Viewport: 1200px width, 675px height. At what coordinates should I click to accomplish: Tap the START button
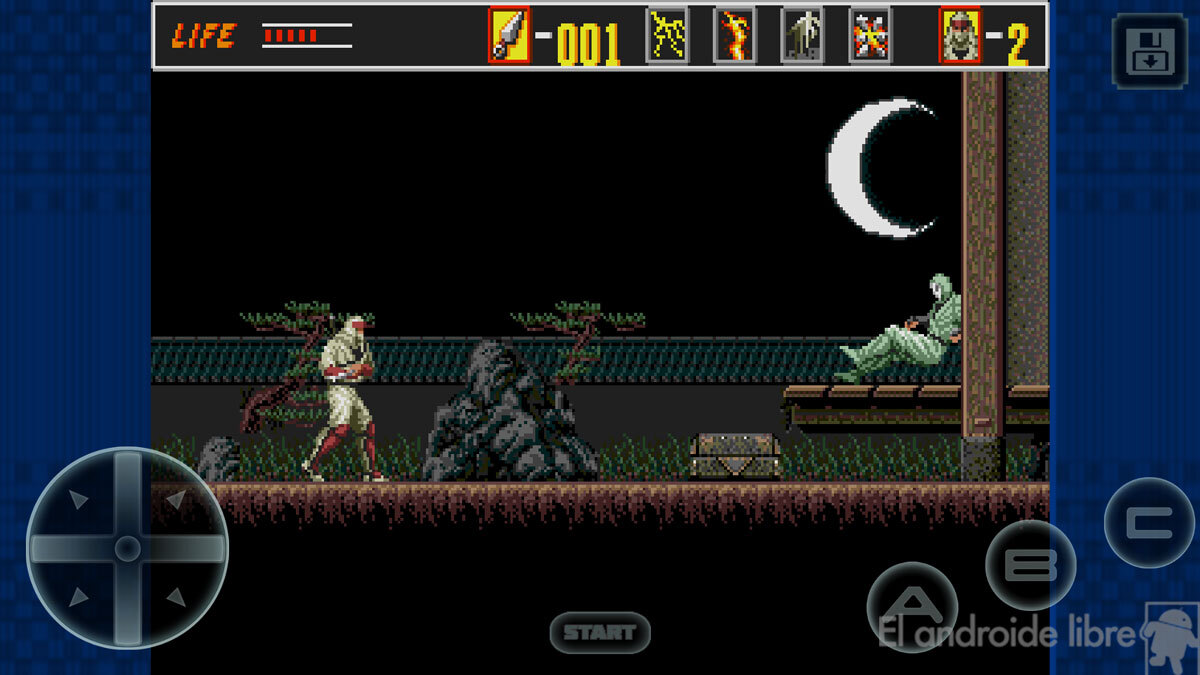click(600, 632)
